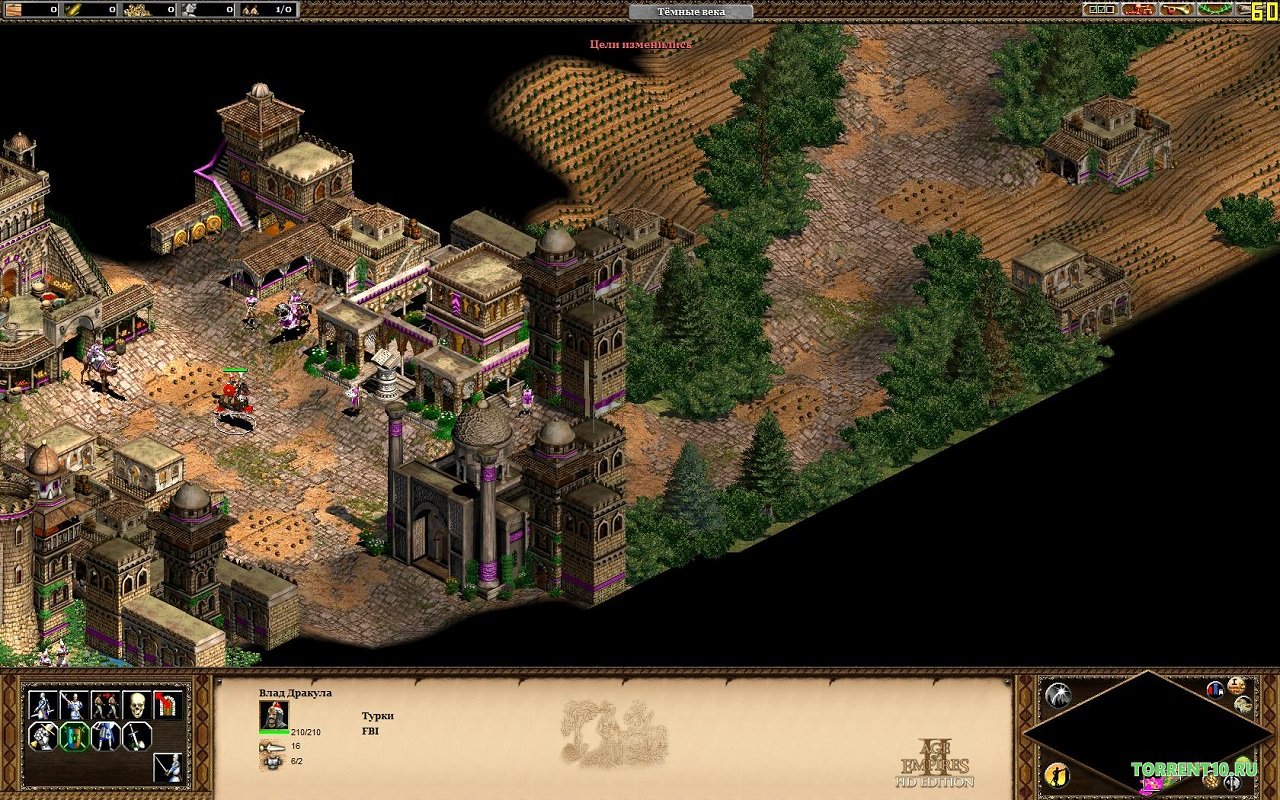The width and height of the screenshot is (1280, 800).
Task: Choose the follow command with two men
Action: pyautogui.click(x=105, y=705)
